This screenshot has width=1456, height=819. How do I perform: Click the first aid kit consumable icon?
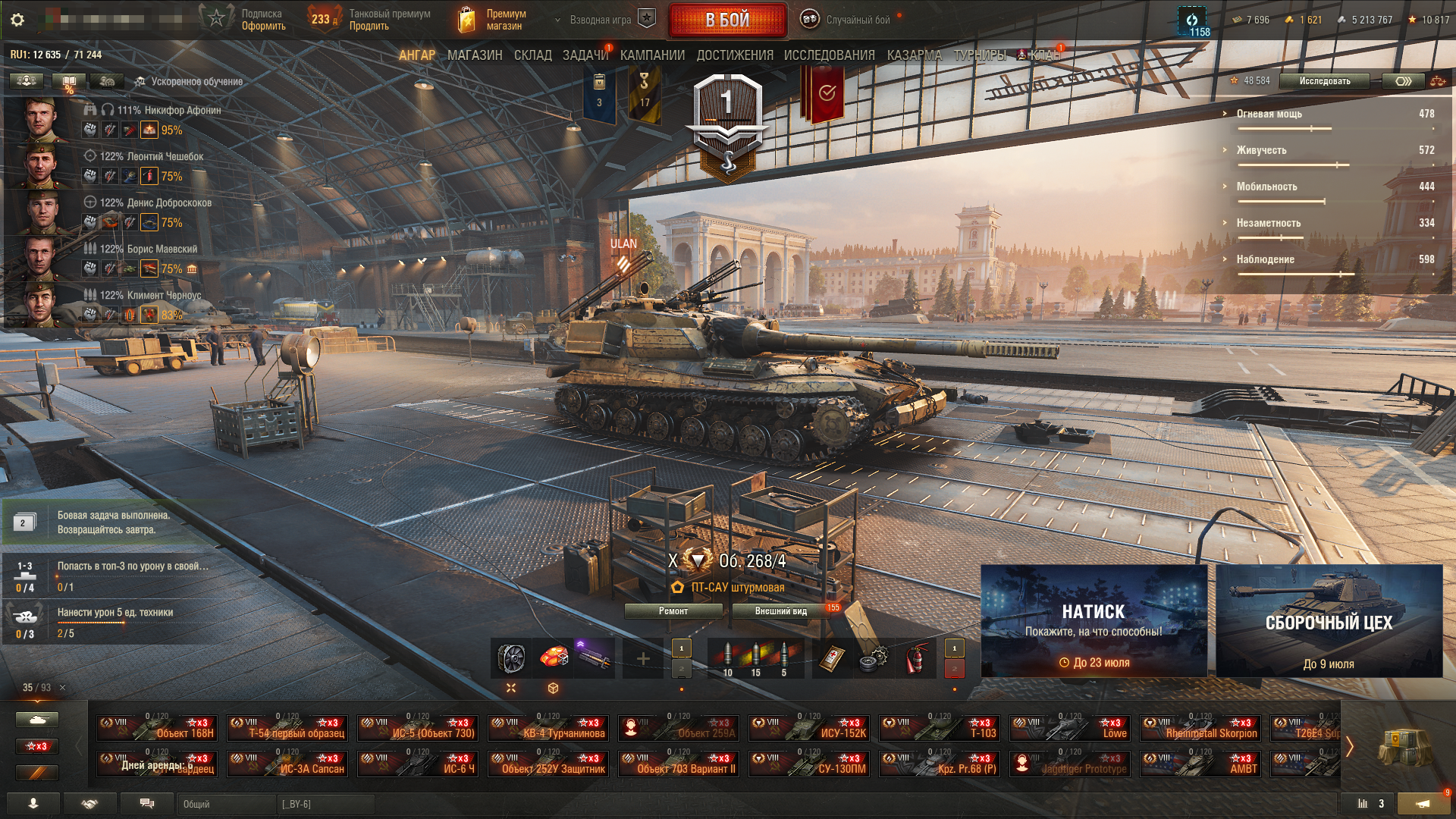833,658
